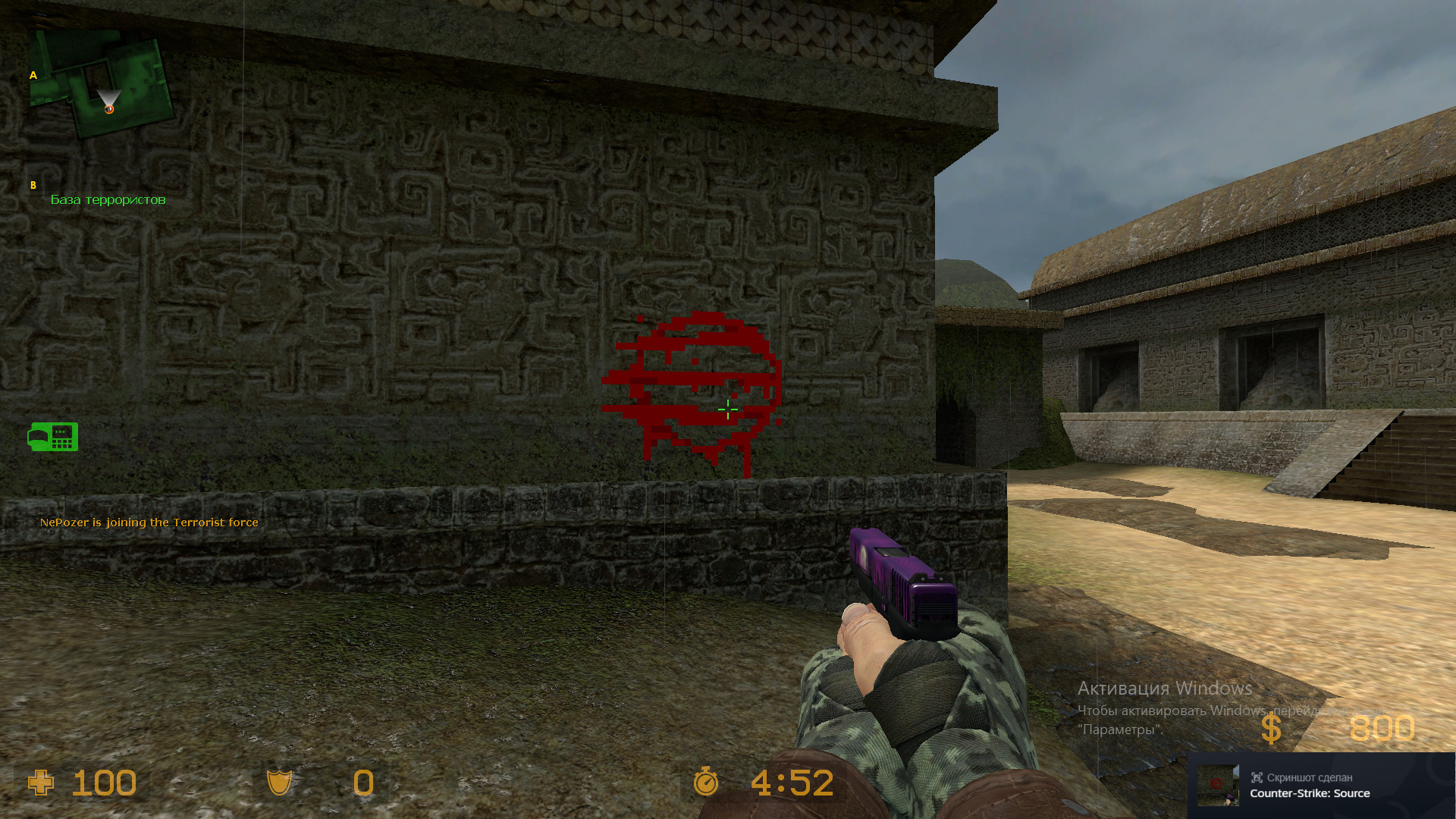The width and height of the screenshot is (1456, 819).
Task: Click the green crosshair in the screen center
Action: coord(727,409)
